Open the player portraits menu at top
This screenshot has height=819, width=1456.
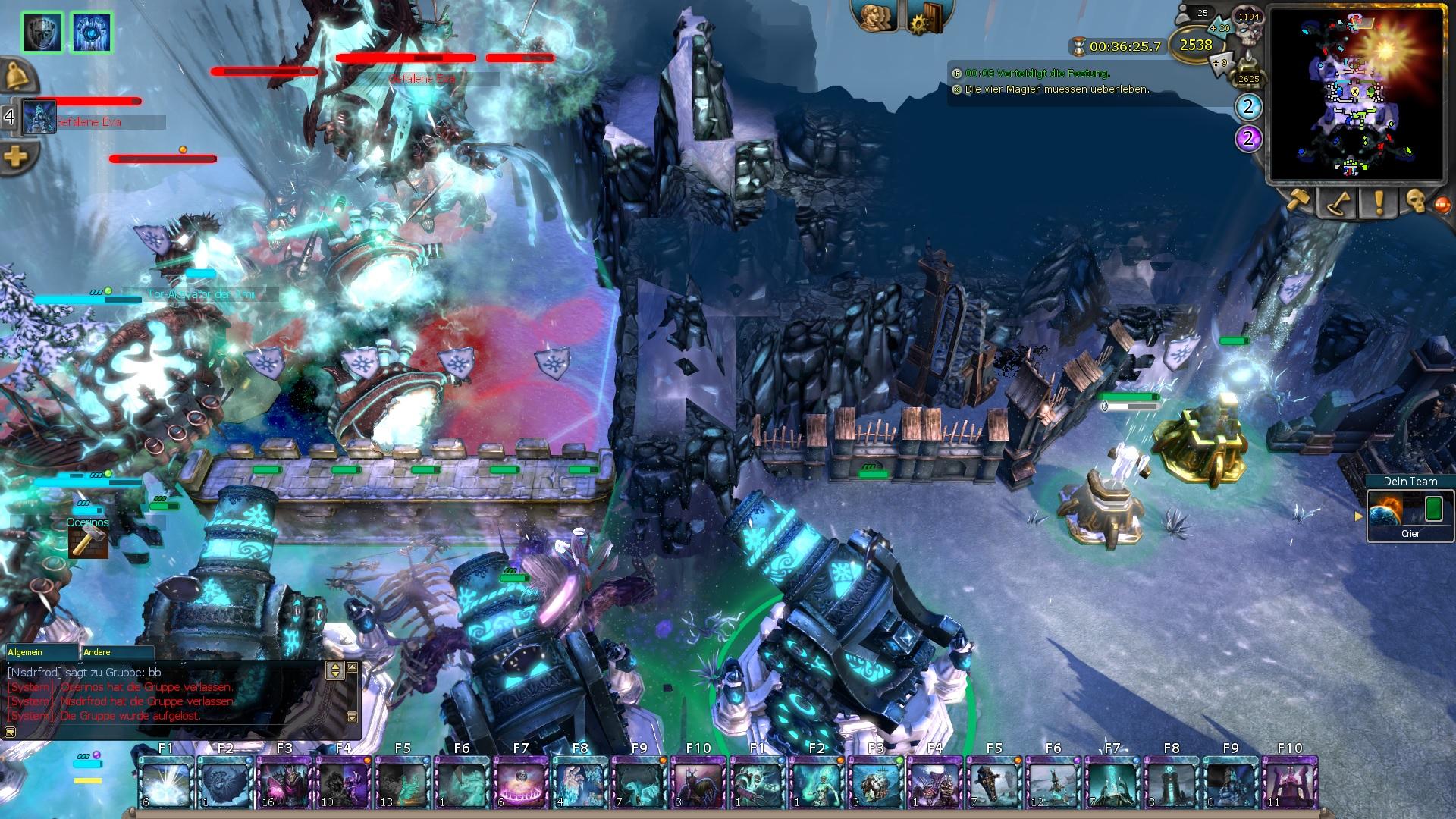tap(877, 16)
